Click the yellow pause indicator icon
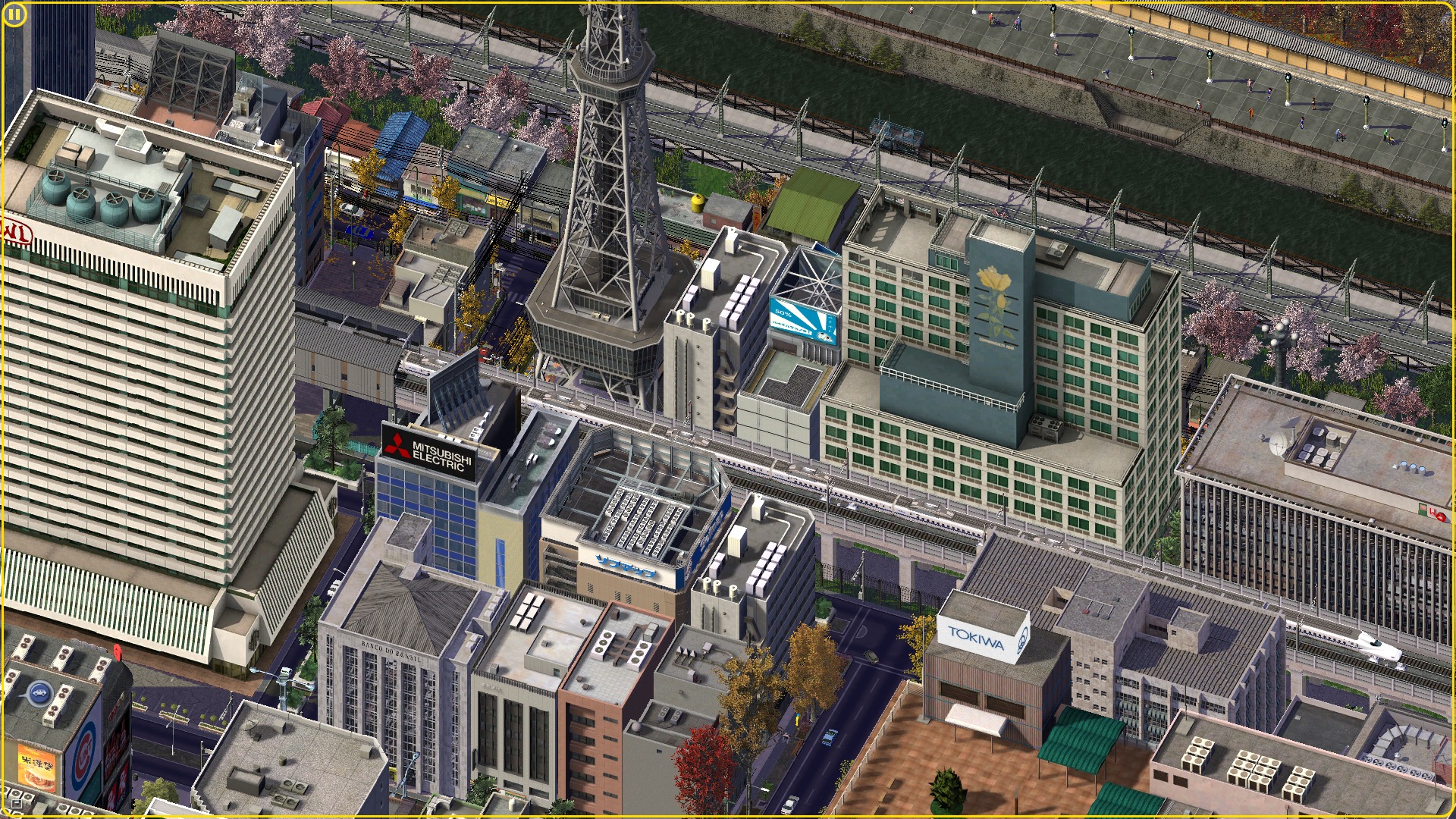Image resolution: width=1456 pixels, height=819 pixels. tap(14, 14)
